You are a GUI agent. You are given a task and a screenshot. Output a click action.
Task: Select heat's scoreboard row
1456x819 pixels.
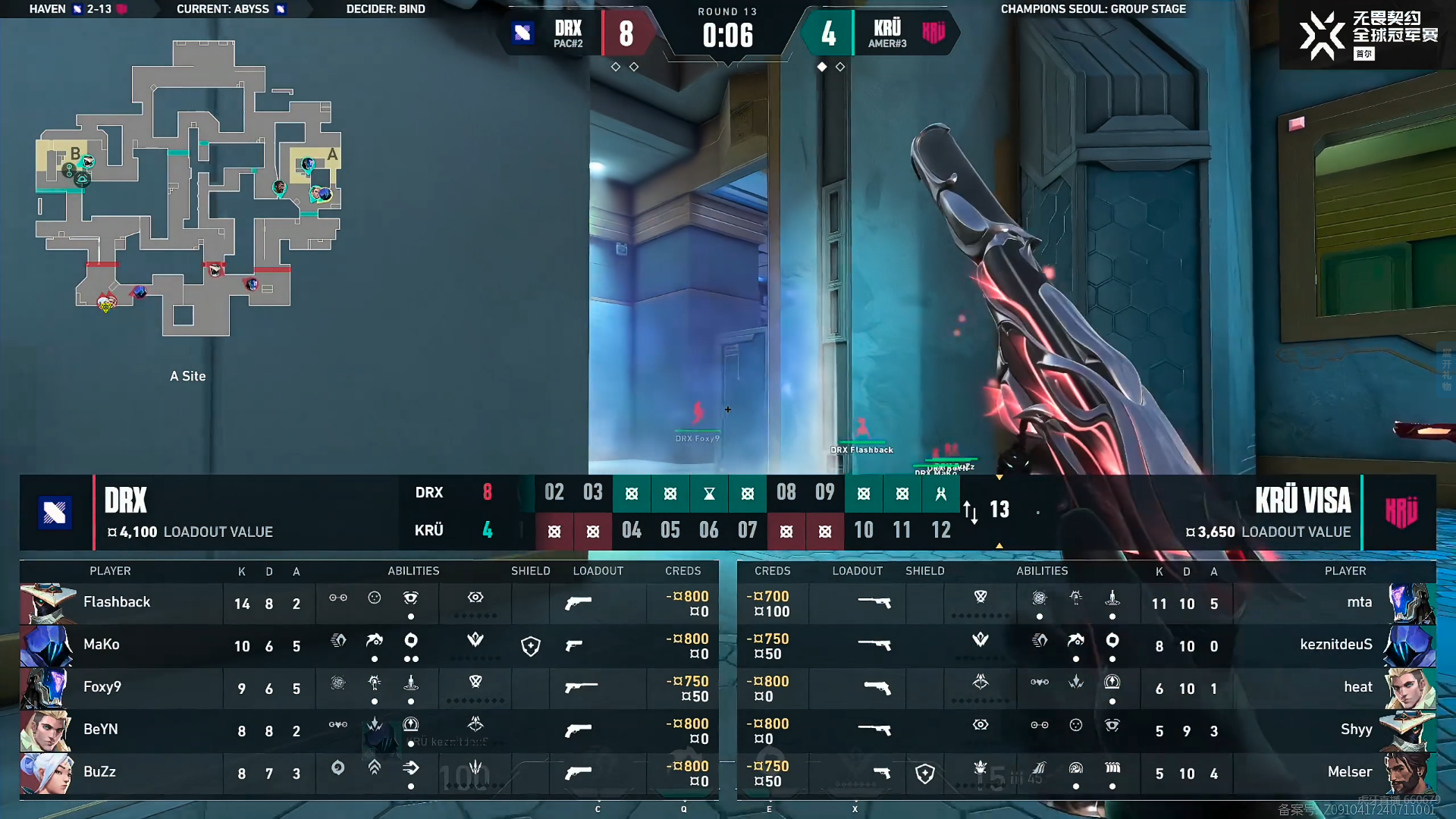pyautogui.click(x=1086, y=688)
